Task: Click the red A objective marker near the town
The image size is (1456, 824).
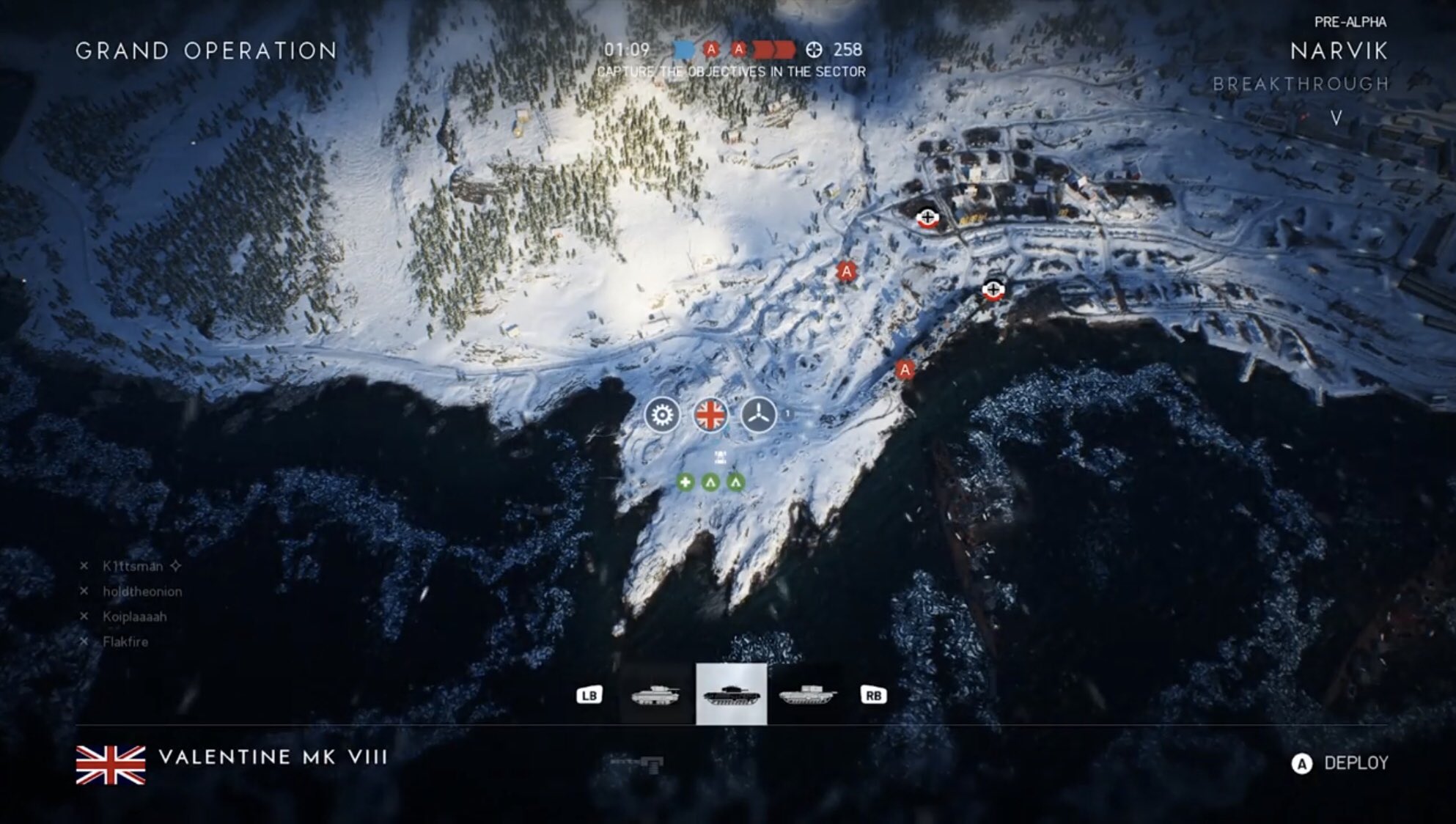Action: coord(847,272)
